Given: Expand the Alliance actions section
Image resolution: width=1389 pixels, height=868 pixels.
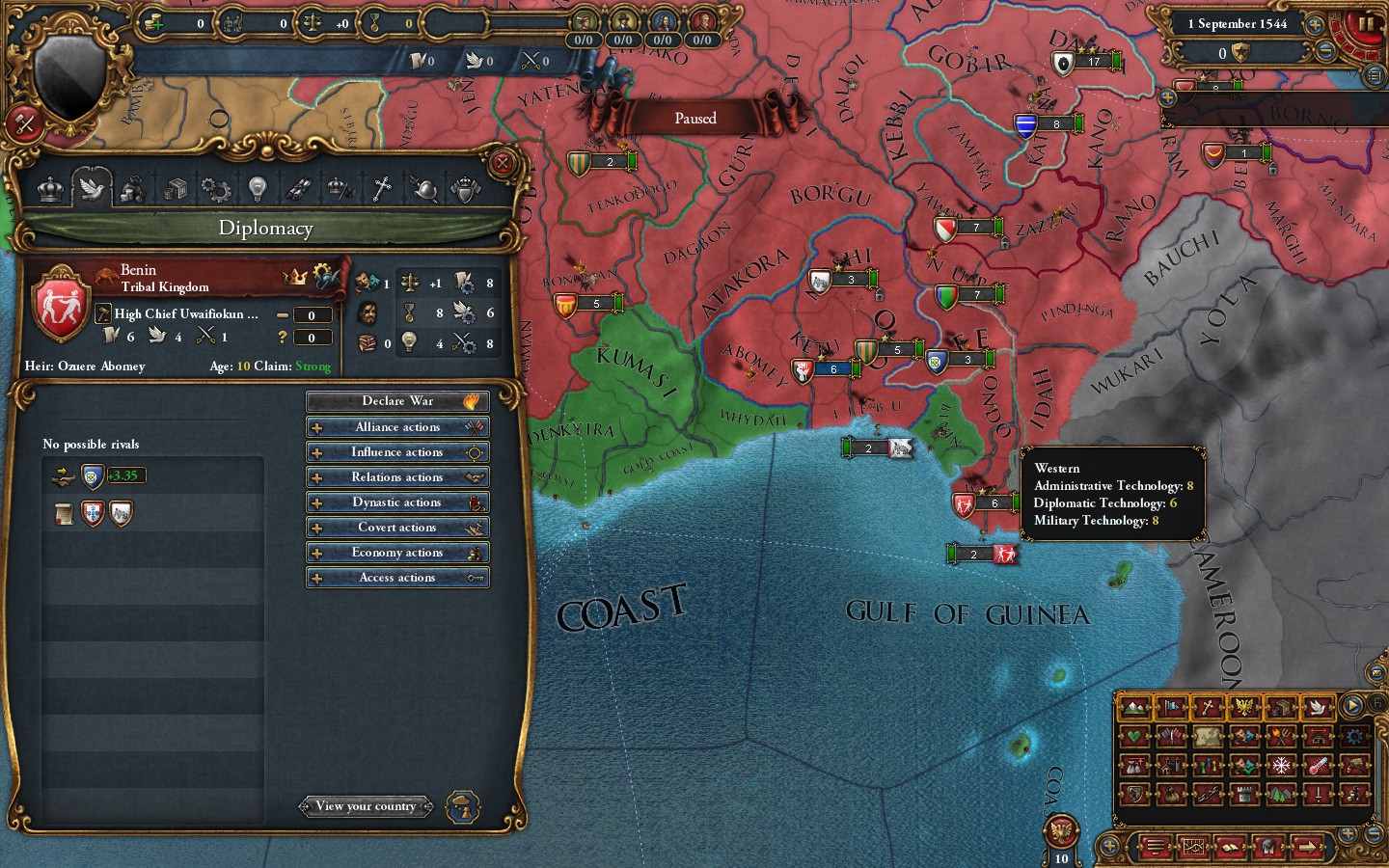Looking at the screenshot, I should pos(397,426).
